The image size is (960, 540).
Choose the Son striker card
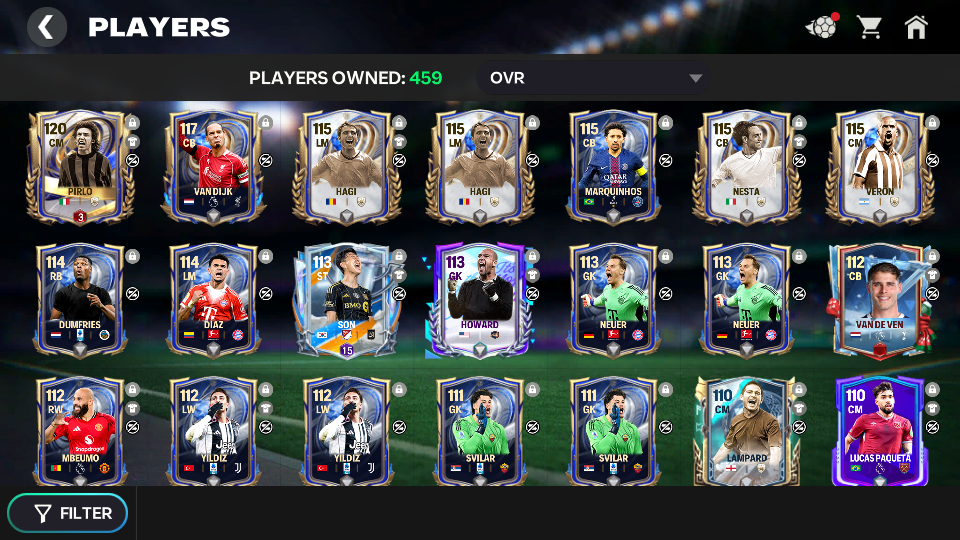[x=345, y=299]
